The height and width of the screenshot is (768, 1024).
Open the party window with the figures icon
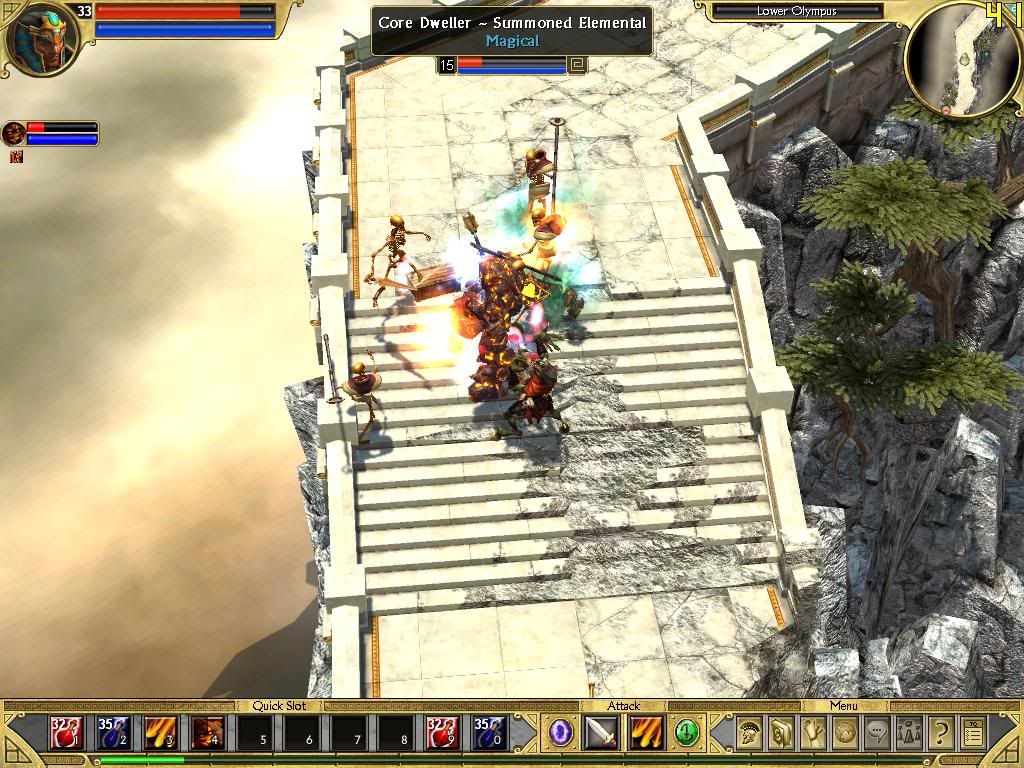pyautogui.click(x=909, y=733)
